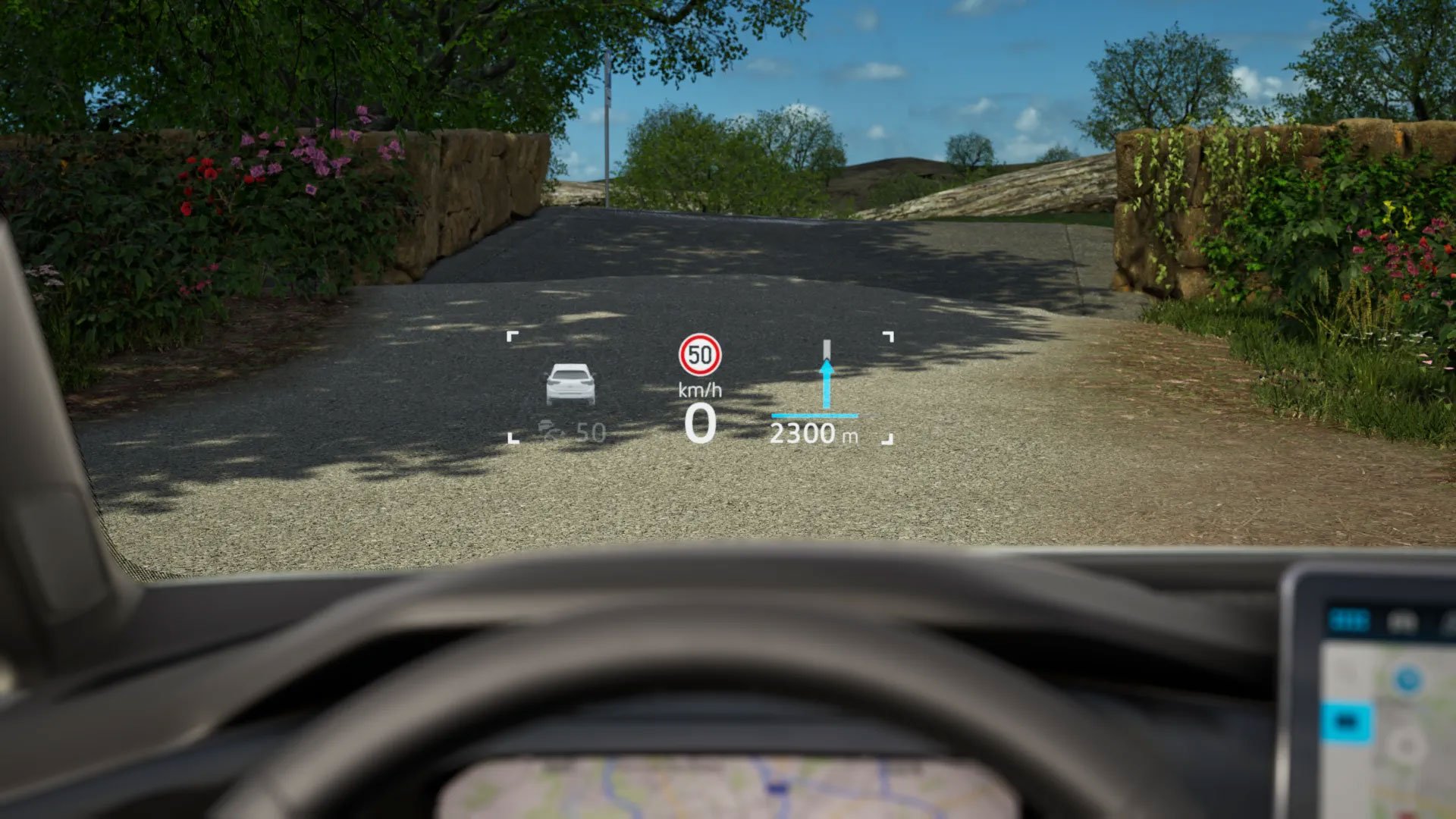This screenshot has height=819, width=1456.
Task: Click the blue navigation arrow
Action: click(826, 385)
